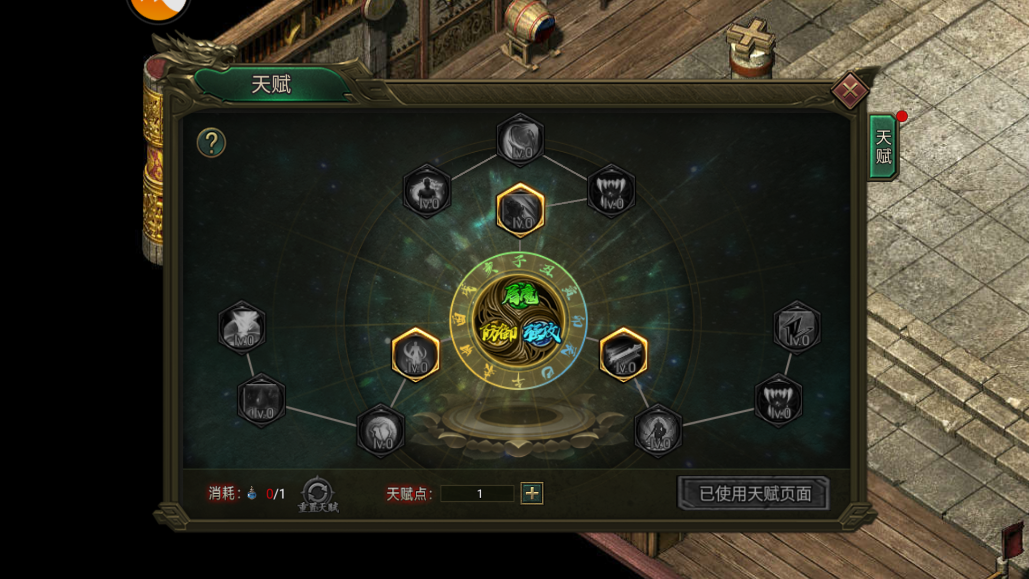This screenshot has height=579, width=1029.
Task: Choose the blue 破攻 talent branch
Action: (543, 333)
